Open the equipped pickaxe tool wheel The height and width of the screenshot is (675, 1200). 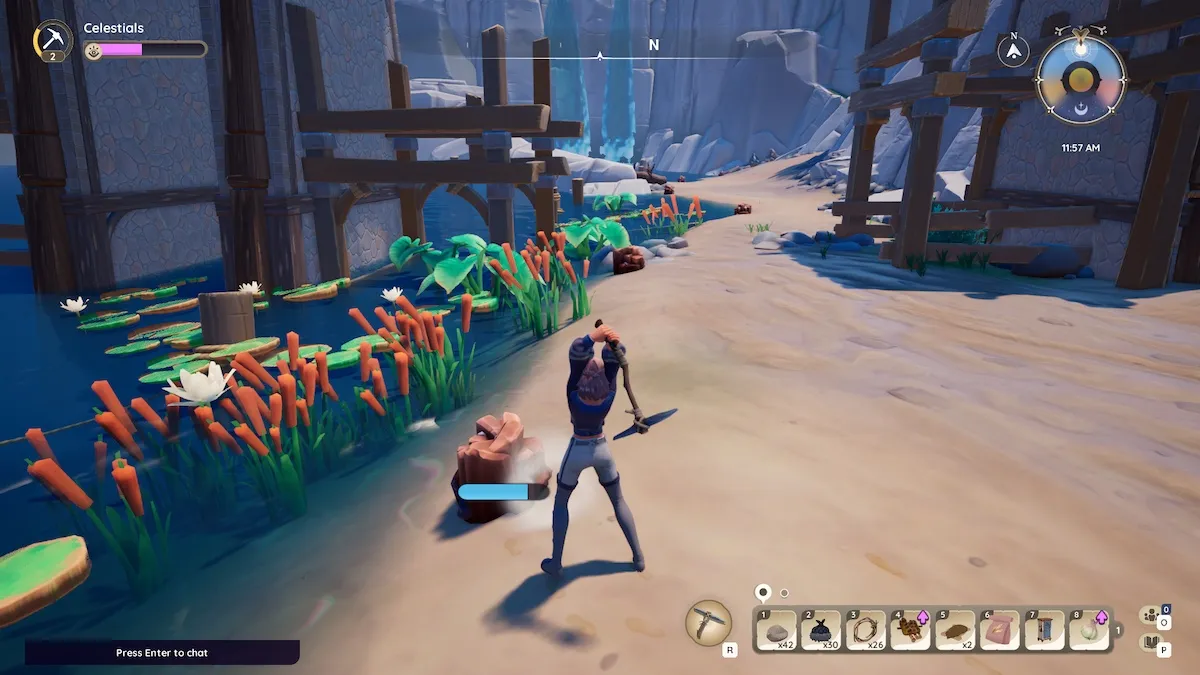[x=708, y=622]
